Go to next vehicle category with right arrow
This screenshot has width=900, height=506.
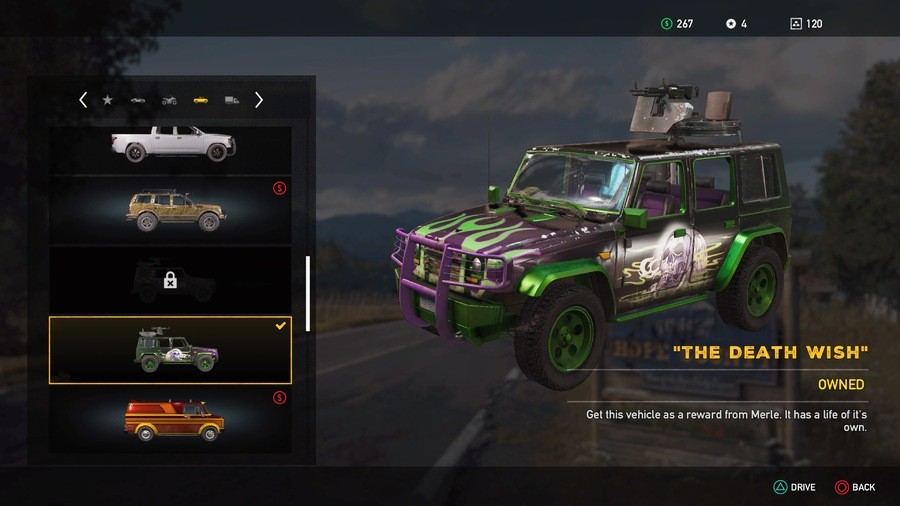[259, 100]
